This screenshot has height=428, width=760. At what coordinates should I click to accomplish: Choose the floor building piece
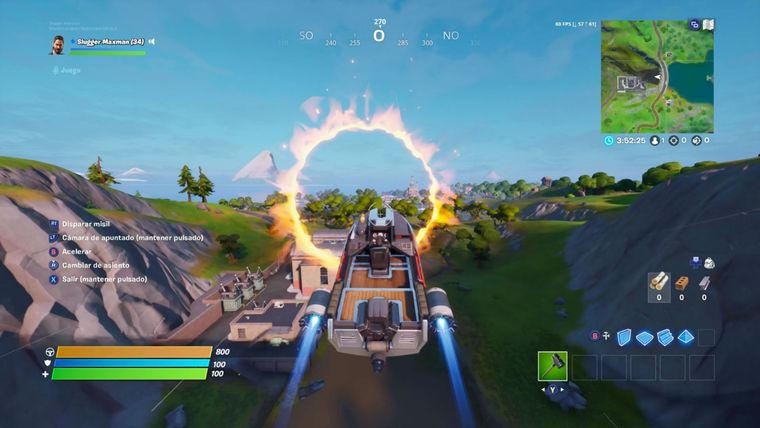coord(645,337)
